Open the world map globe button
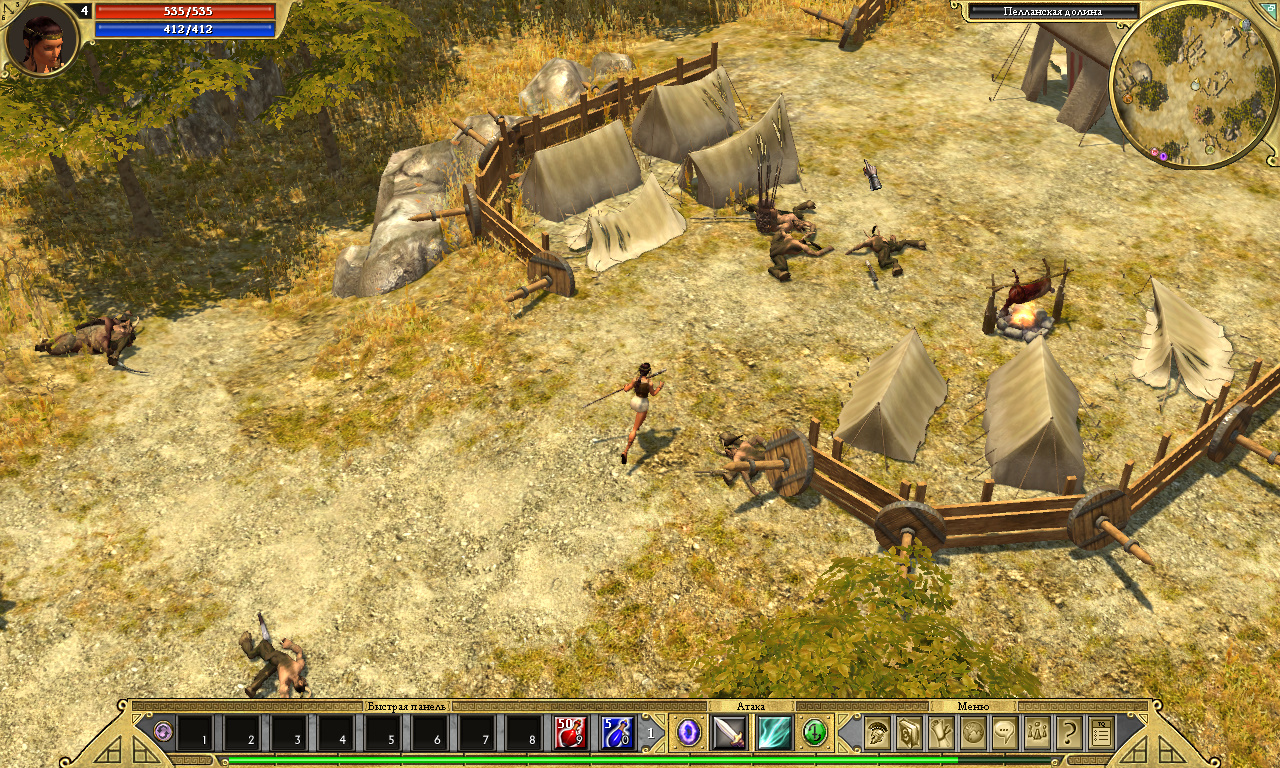1280x768 pixels. pyautogui.click(x=973, y=733)
